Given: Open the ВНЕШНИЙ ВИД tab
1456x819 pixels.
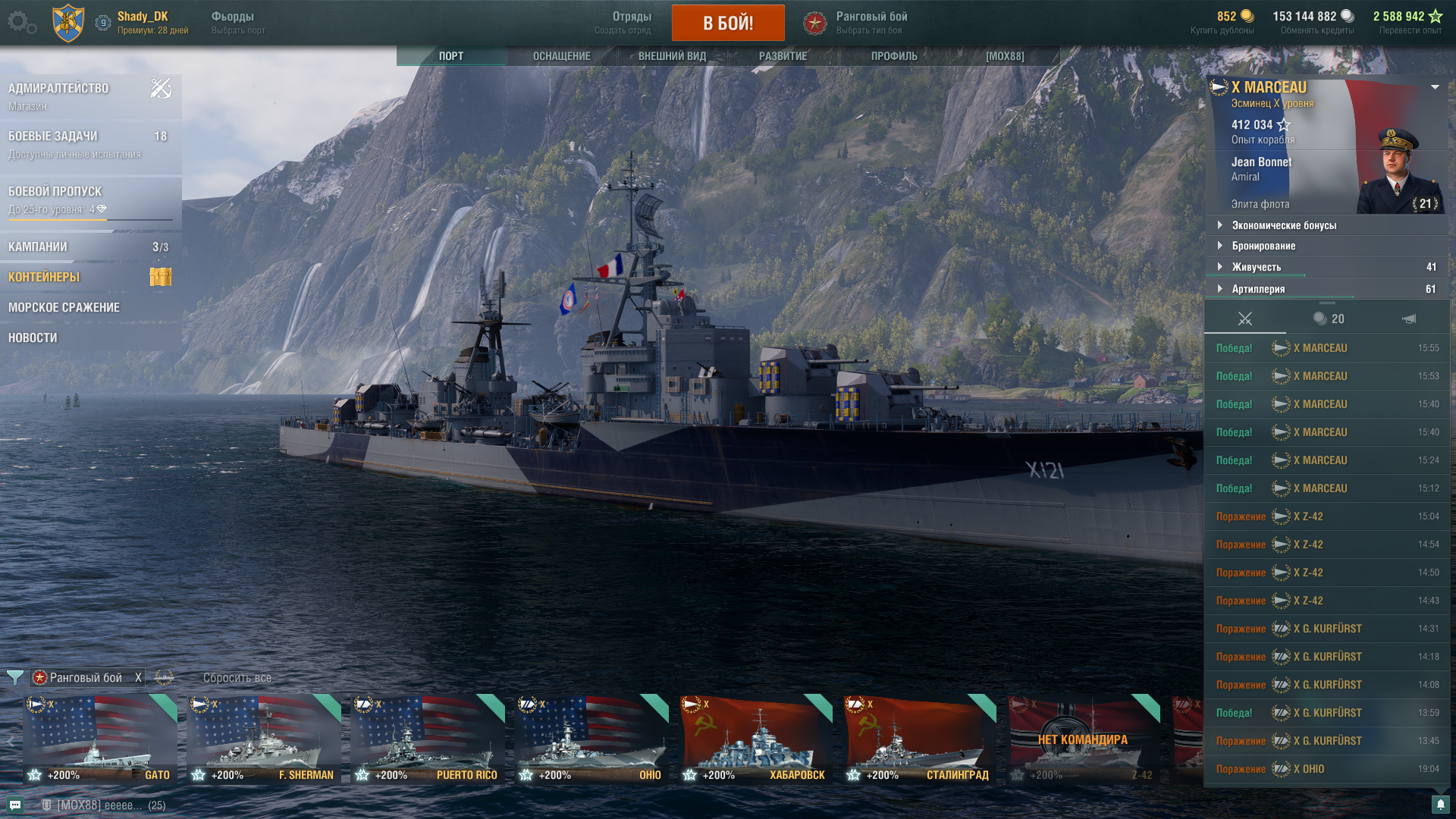Looking at the screenshot, I should [x=672, y=56].
